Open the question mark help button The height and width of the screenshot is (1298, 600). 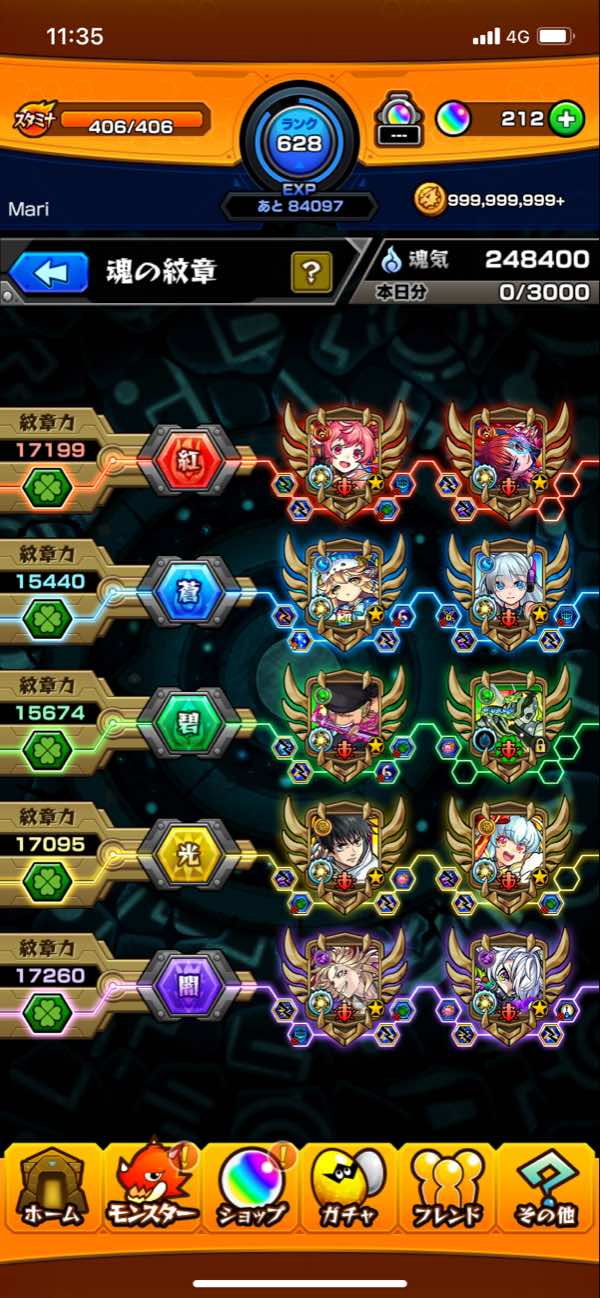click(311, 271)
